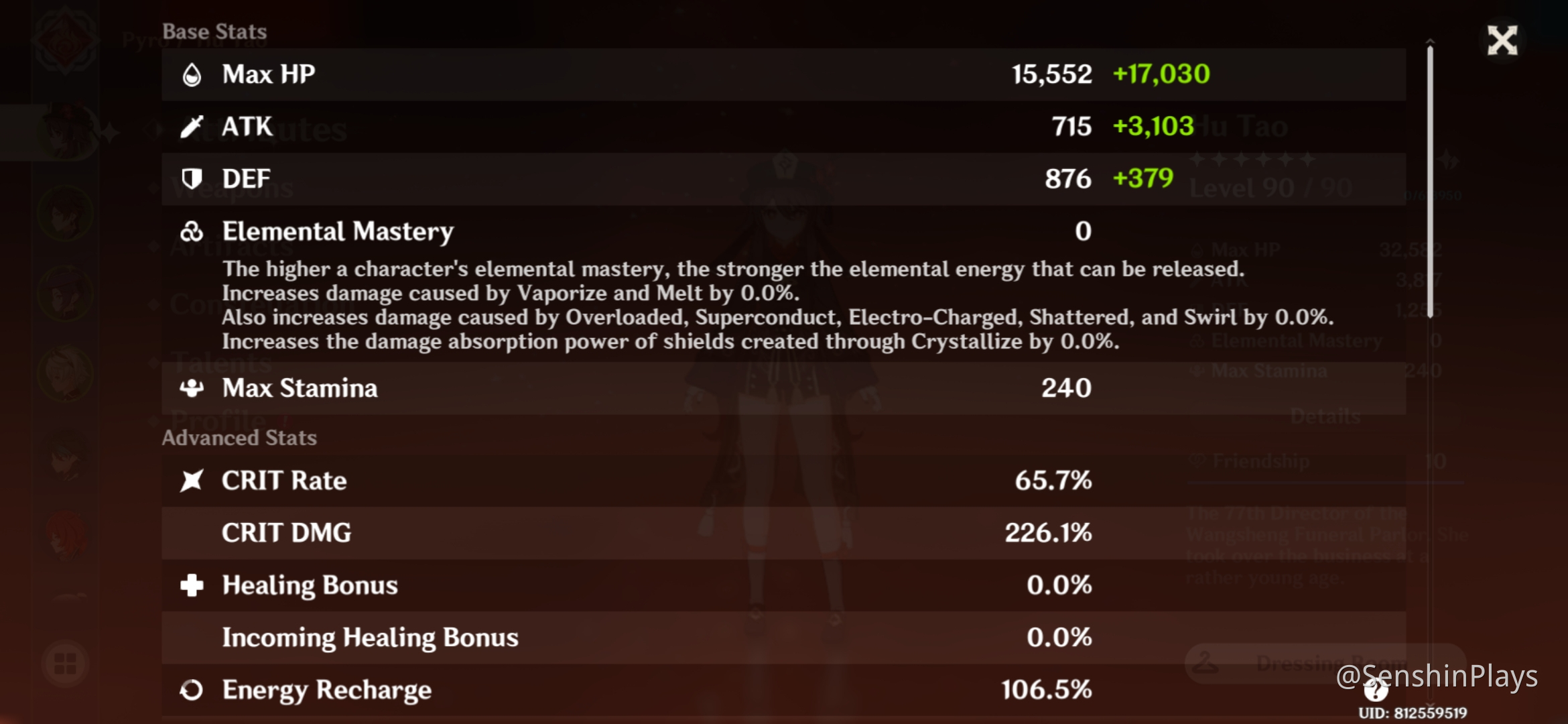
Task: Click the ATK sword icon
Action: point(192,126)
